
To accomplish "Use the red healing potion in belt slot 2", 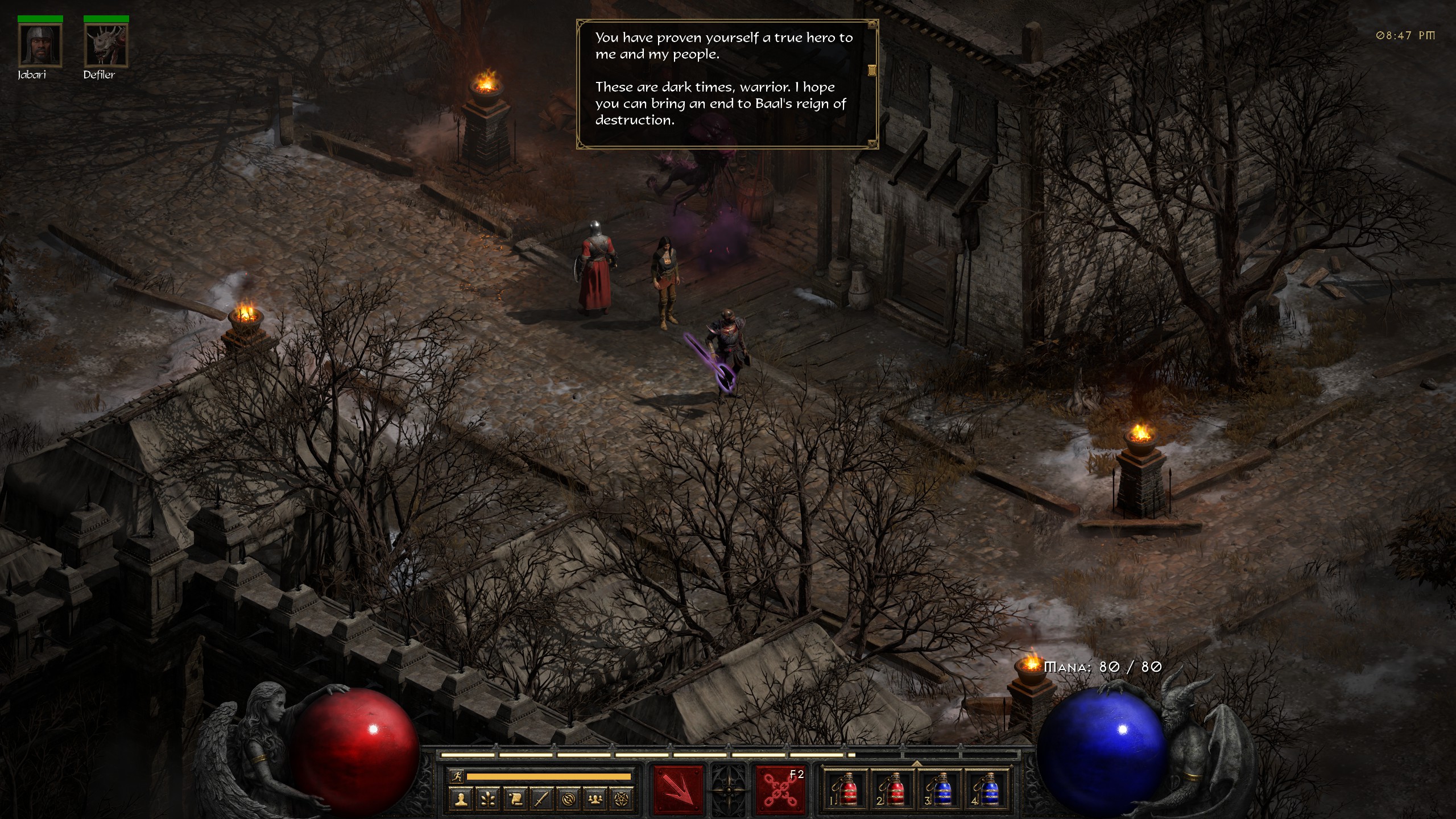I will click(x=892, y=791).
